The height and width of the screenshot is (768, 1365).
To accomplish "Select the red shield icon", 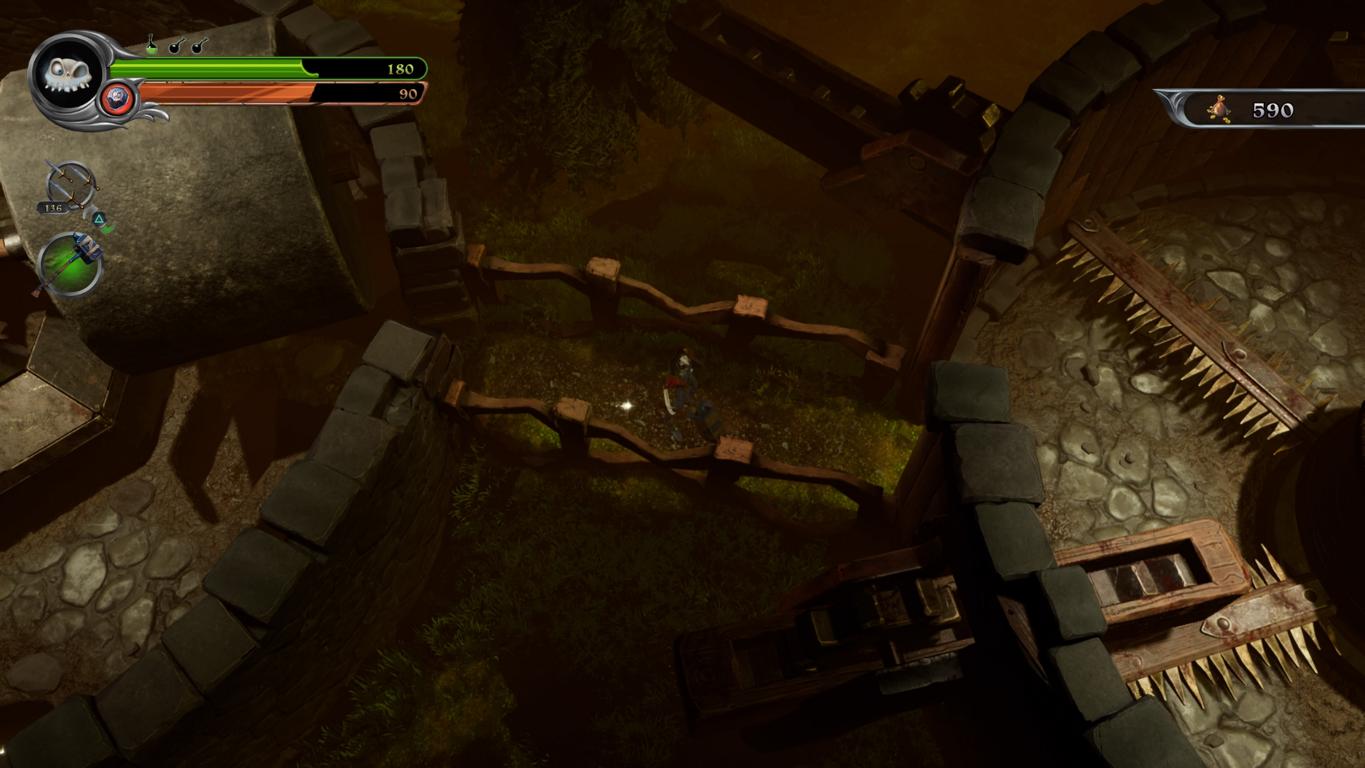I will pyautogui.click(x=117, y=98).
